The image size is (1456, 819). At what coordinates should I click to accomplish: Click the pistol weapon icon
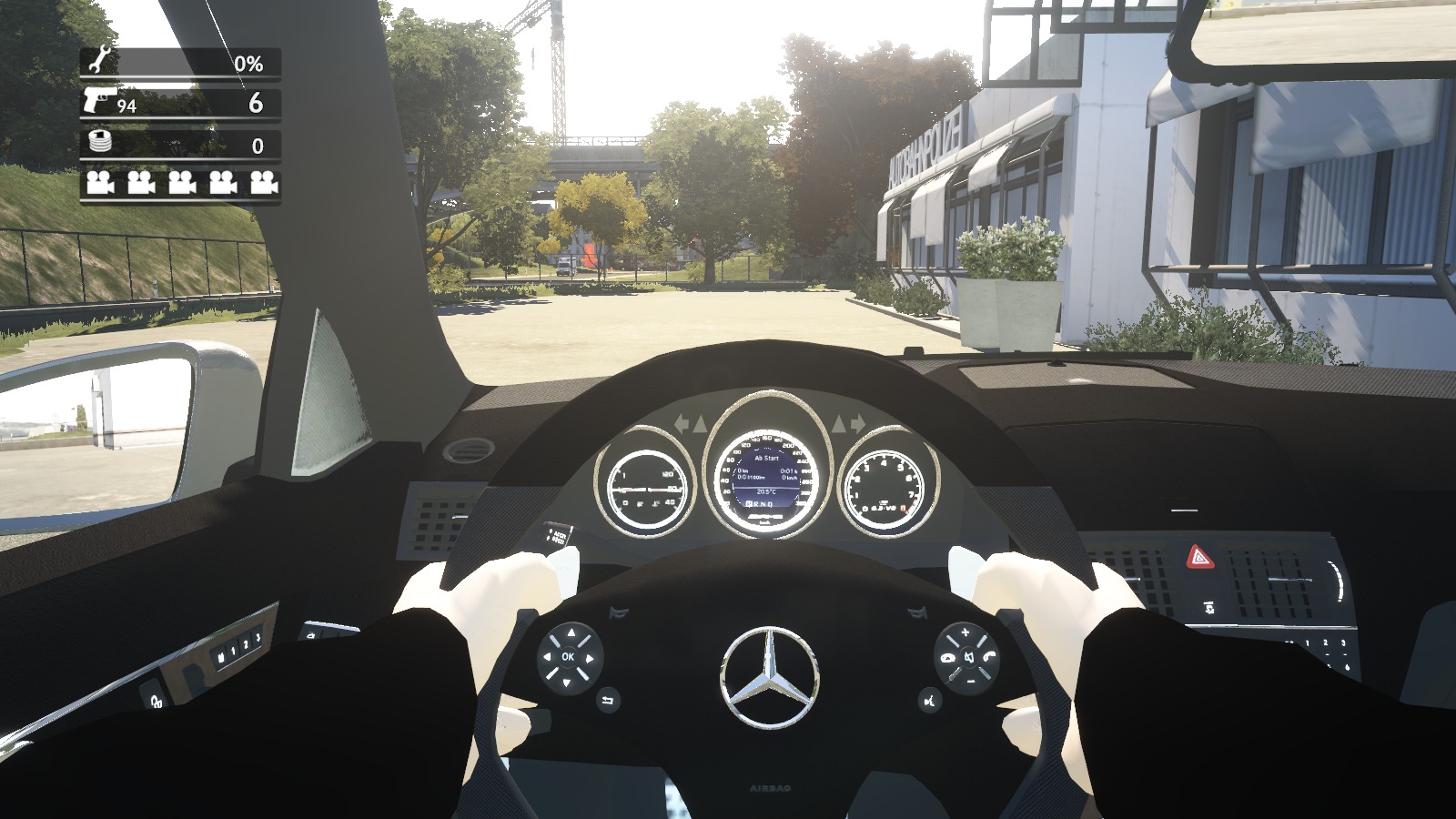pos(98,101)
